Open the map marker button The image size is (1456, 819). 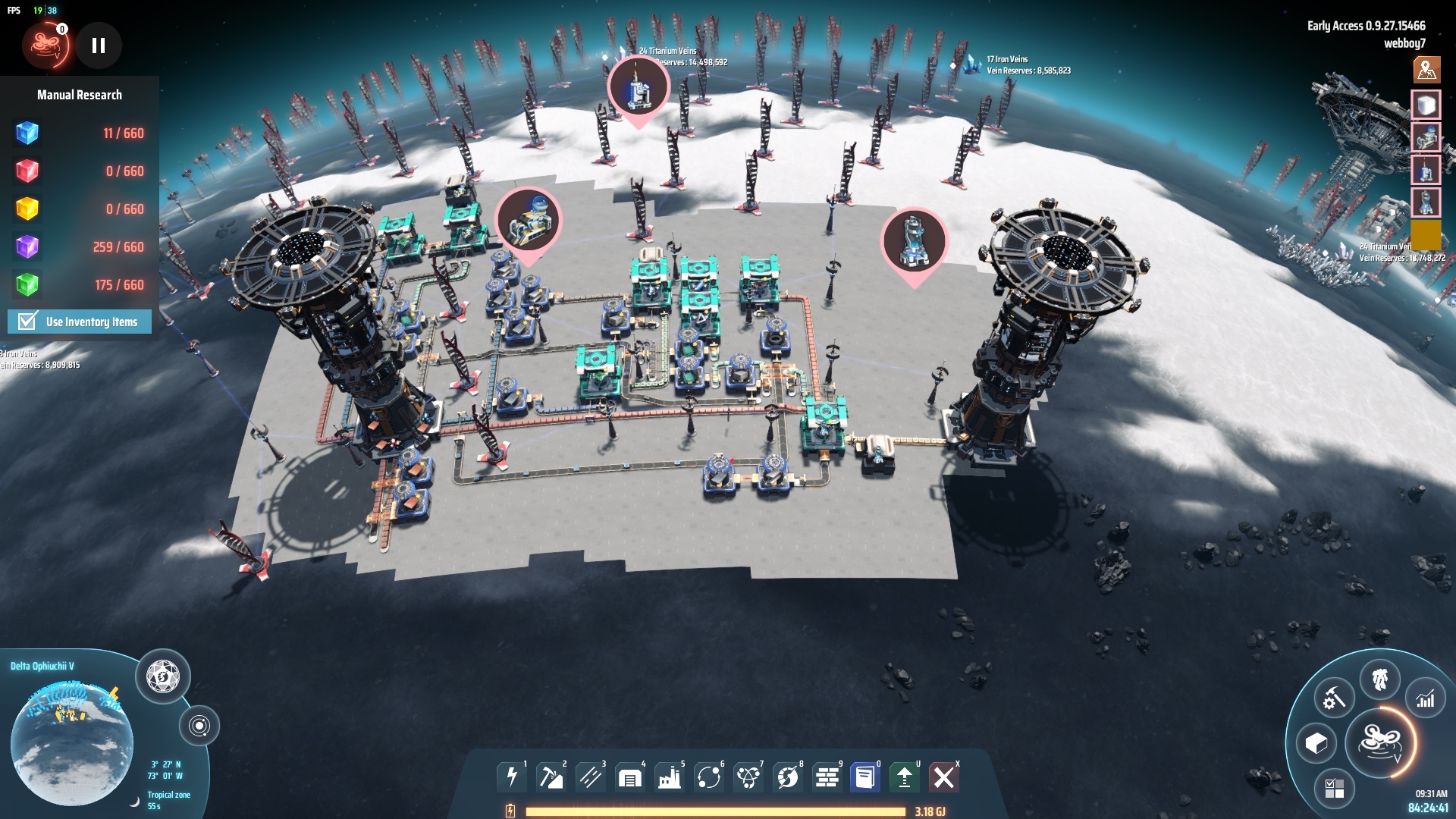click(1426, 70)
